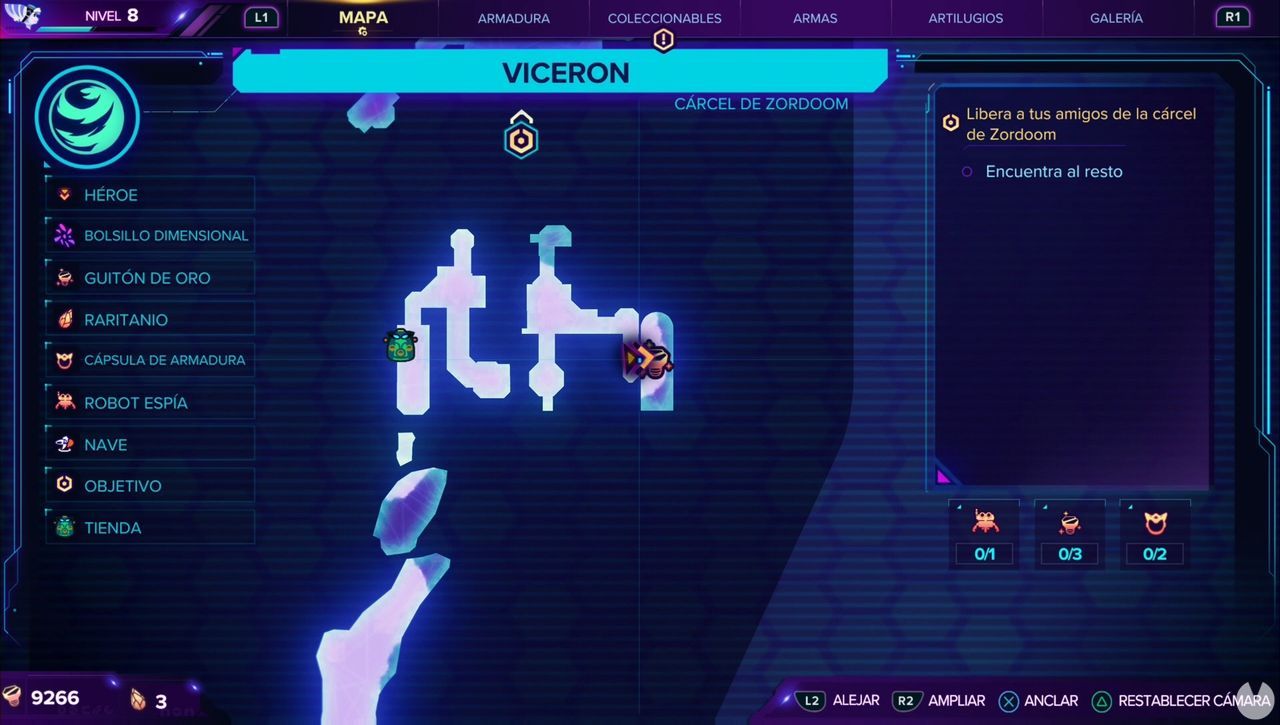The width and height of the screenshot is (1280, 725).
Task: Open the TIENDA shop marker on the map
Action: point(399,346)
